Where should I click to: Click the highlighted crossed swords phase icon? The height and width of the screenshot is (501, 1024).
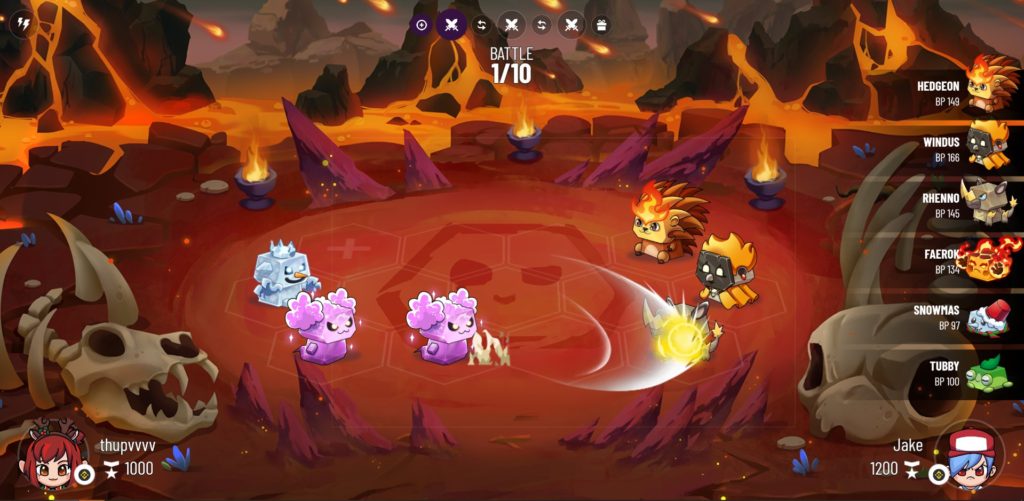pos(451,25)
